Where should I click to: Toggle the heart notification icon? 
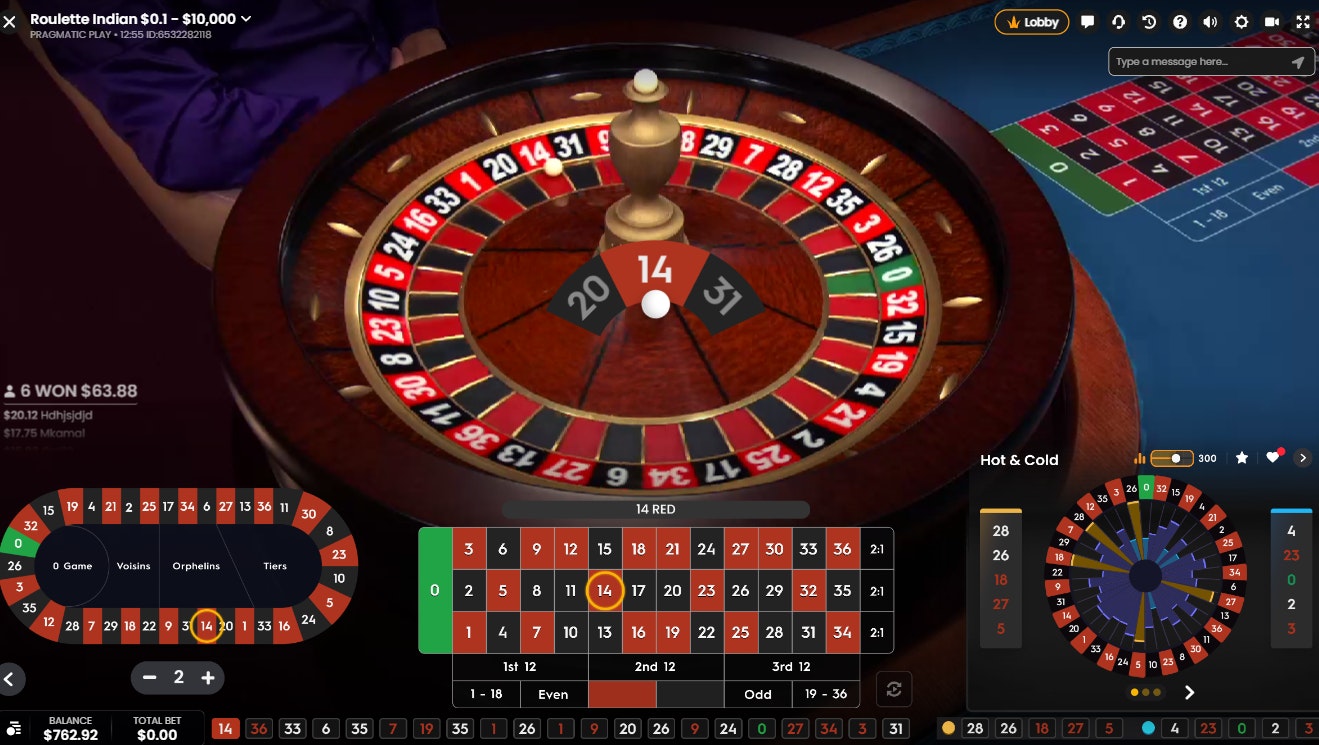tap(1272, 457)
